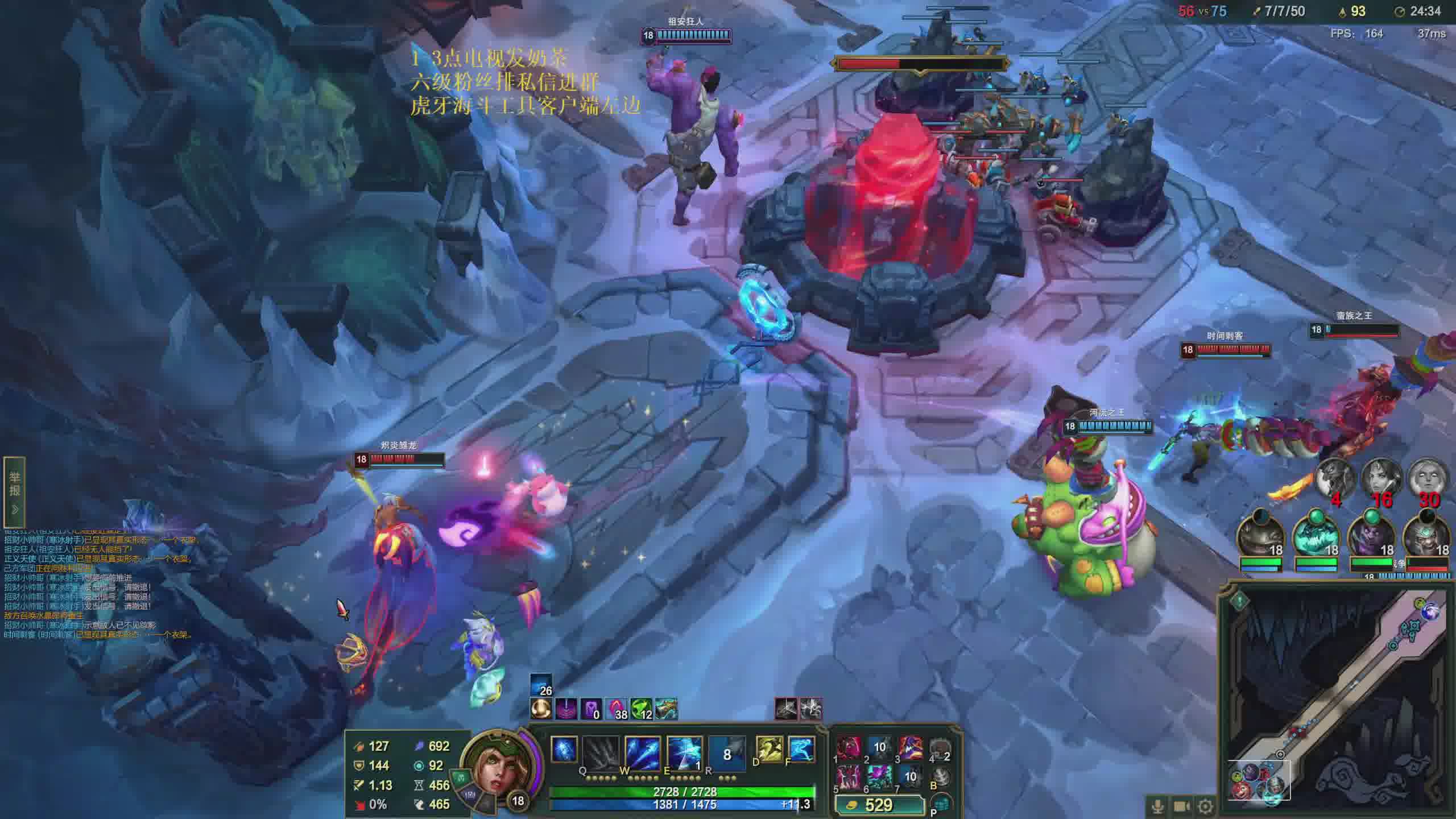Open the gear settings icon
This screenshot has width=1456, height=819.
(1205, 806)
